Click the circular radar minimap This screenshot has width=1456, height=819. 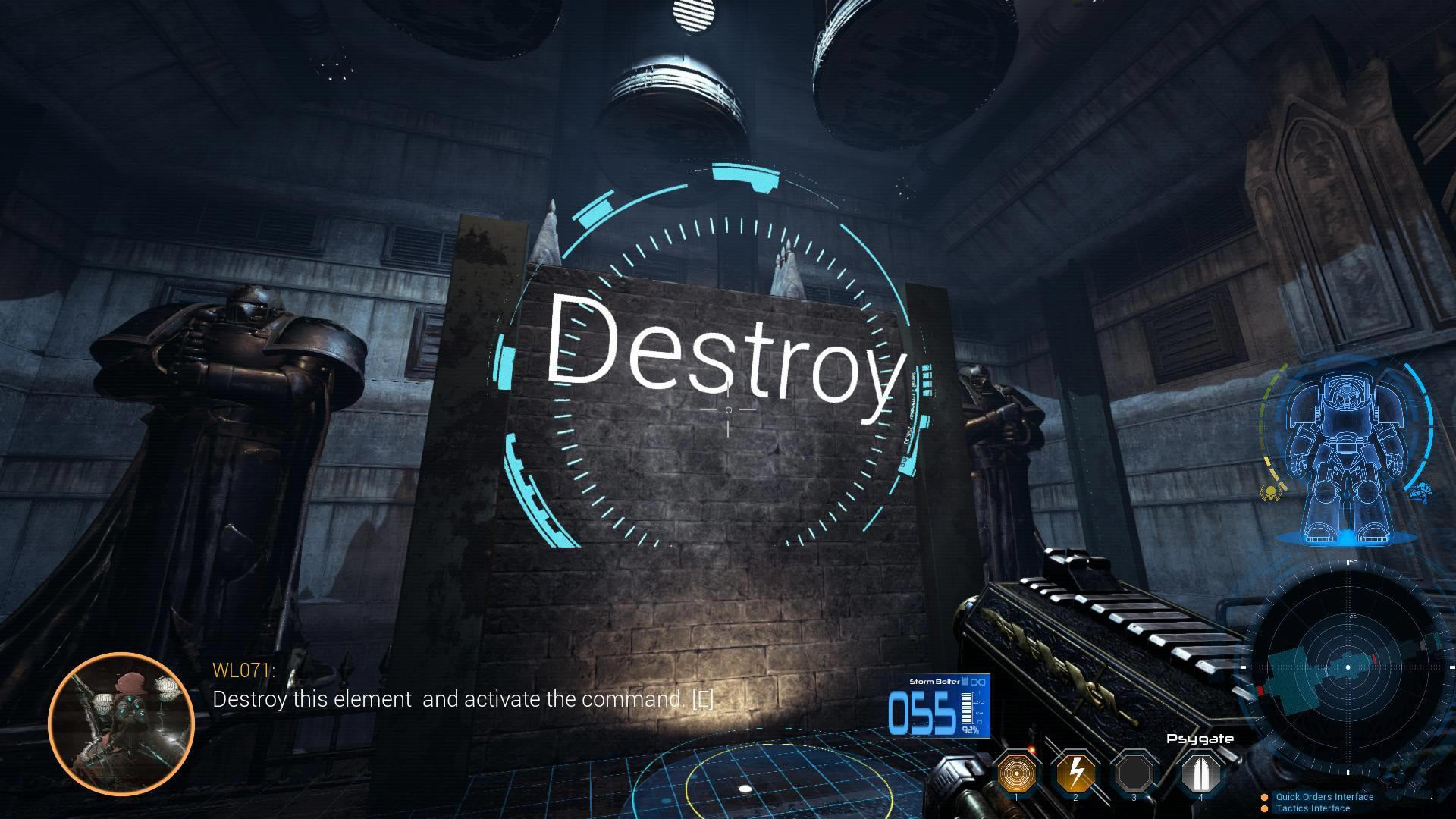1348,667
